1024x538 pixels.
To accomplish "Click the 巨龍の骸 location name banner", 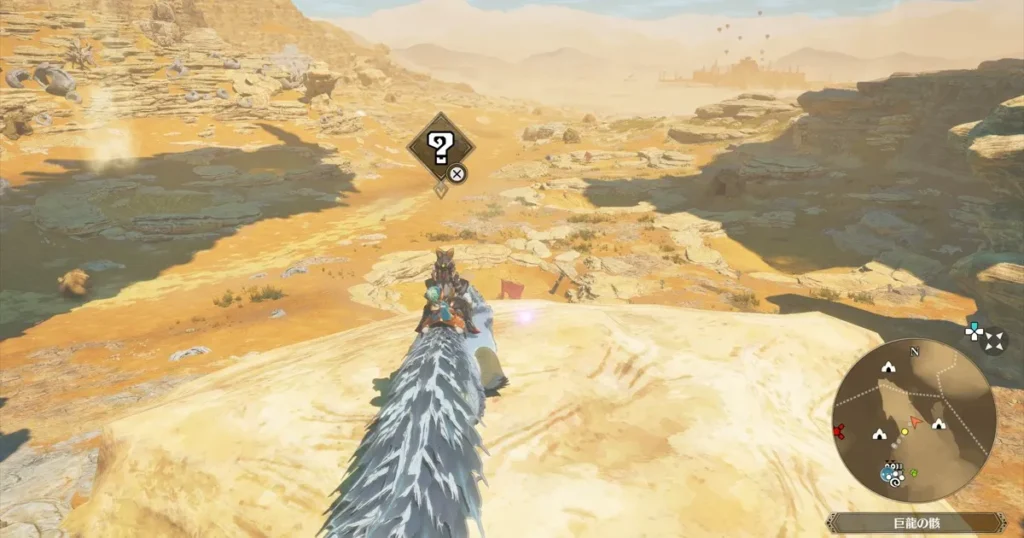I will tap(914, 522).
